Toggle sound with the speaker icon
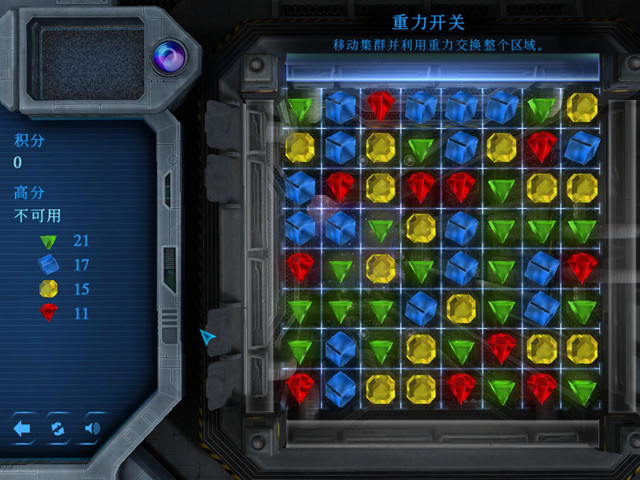The image size is (640, 480). coord(93,429)
